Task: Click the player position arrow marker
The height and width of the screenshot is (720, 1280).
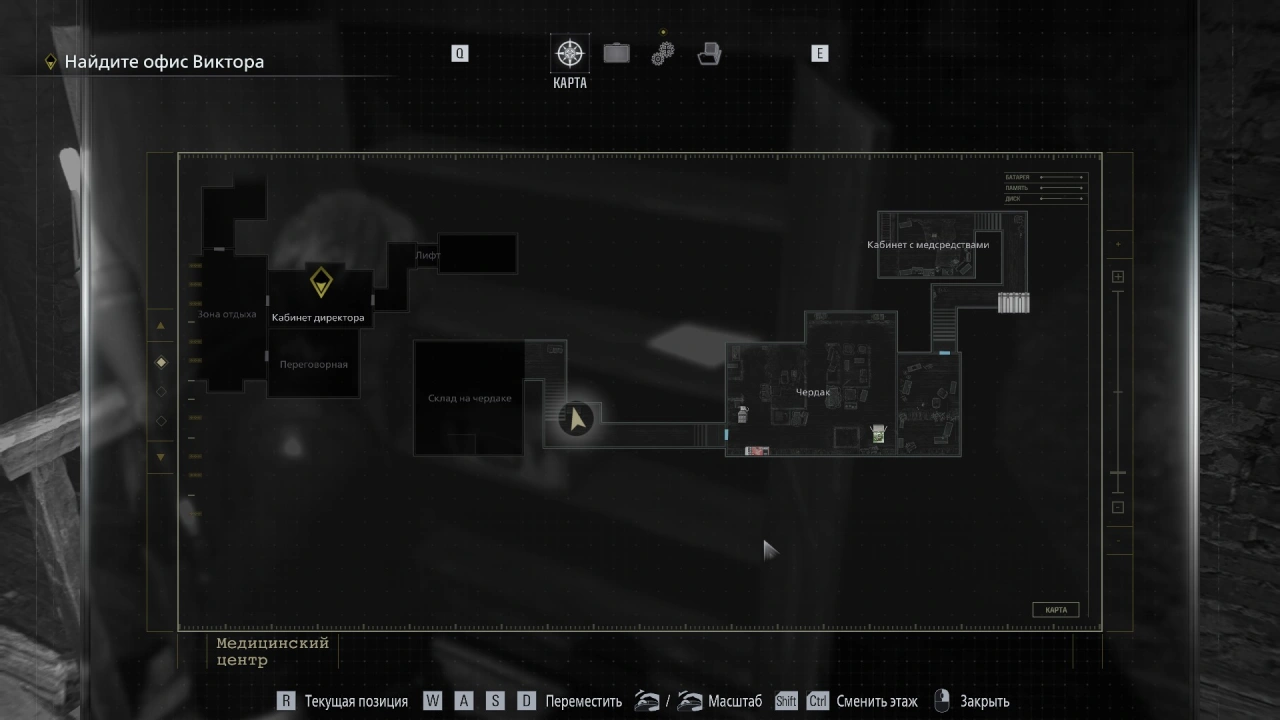Action: [x=576, y=418]
